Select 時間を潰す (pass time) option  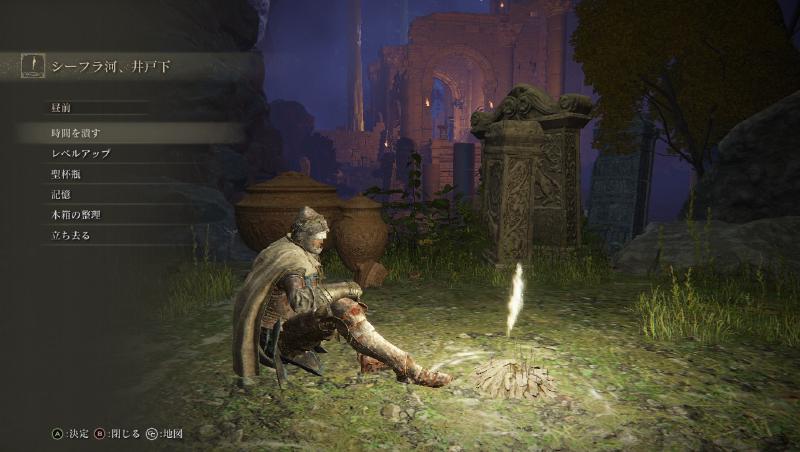tap(76, 133)
